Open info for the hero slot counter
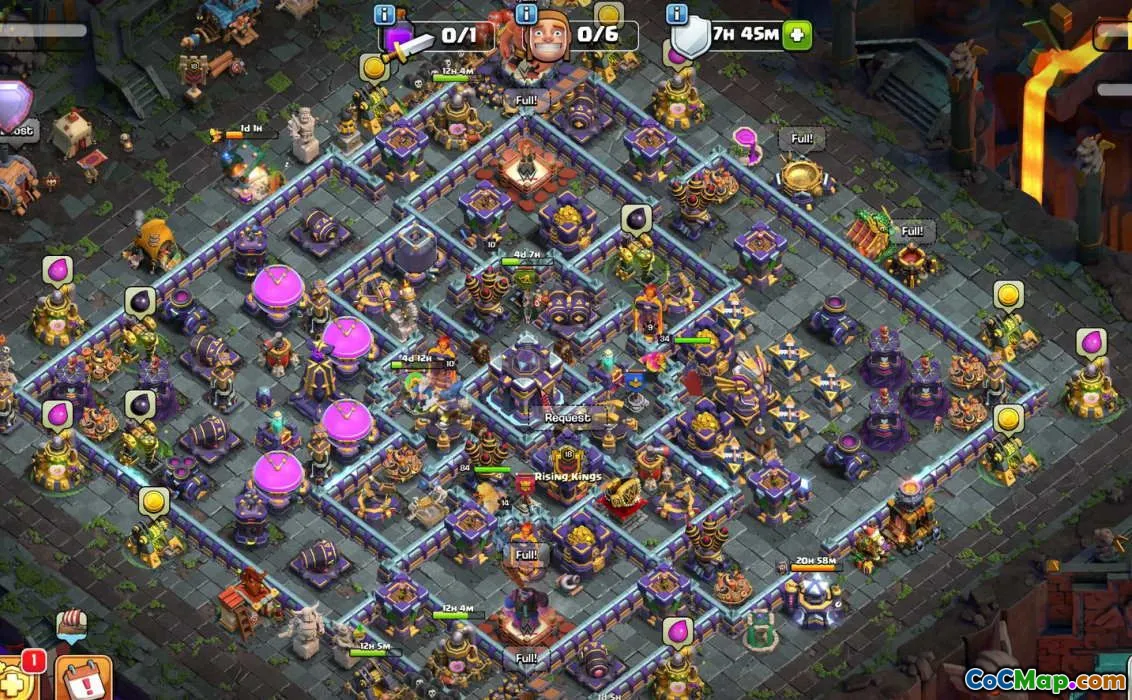This screenshot has height=700, width=1132. pos(526,14)
